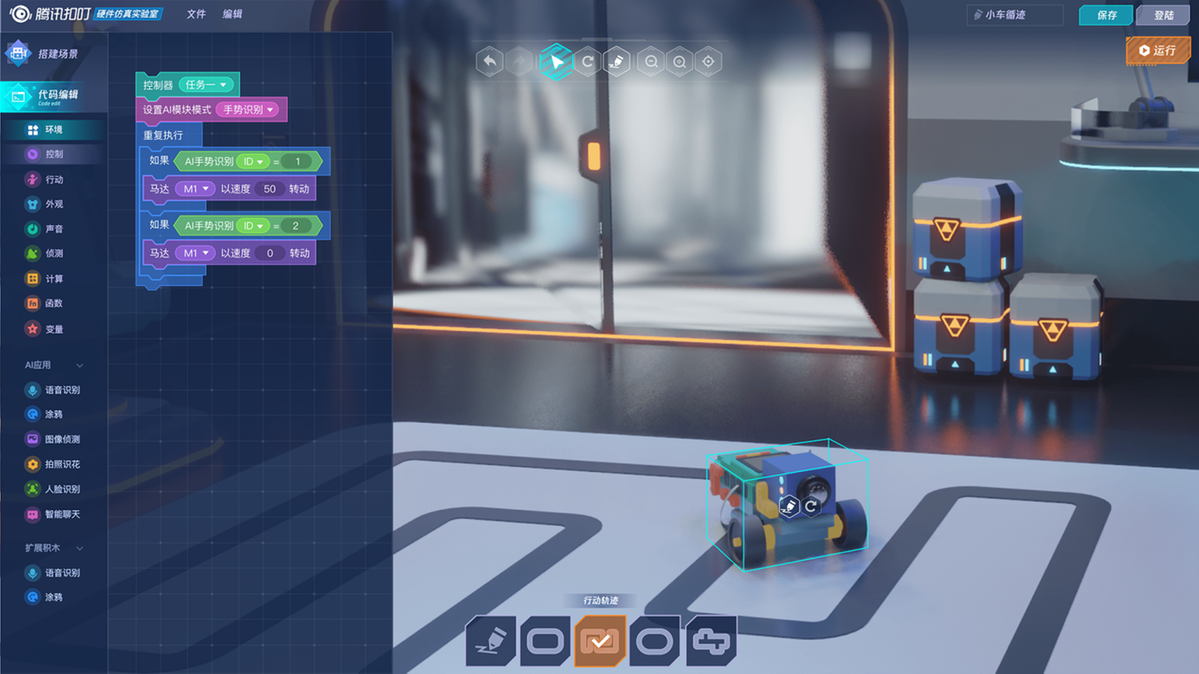The width and height of the screenshot is (1199, 674).
Task: Open the 编辑 menu
Action: [232, 14]
